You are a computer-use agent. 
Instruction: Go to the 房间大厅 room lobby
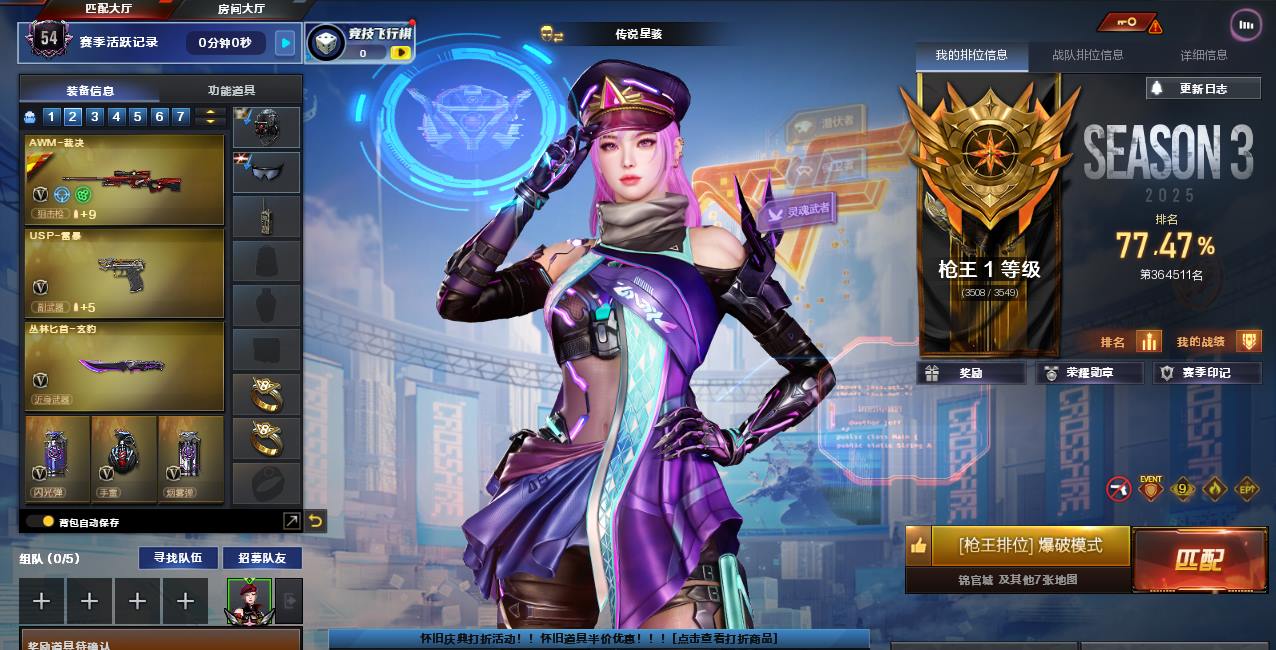point(241,9)
